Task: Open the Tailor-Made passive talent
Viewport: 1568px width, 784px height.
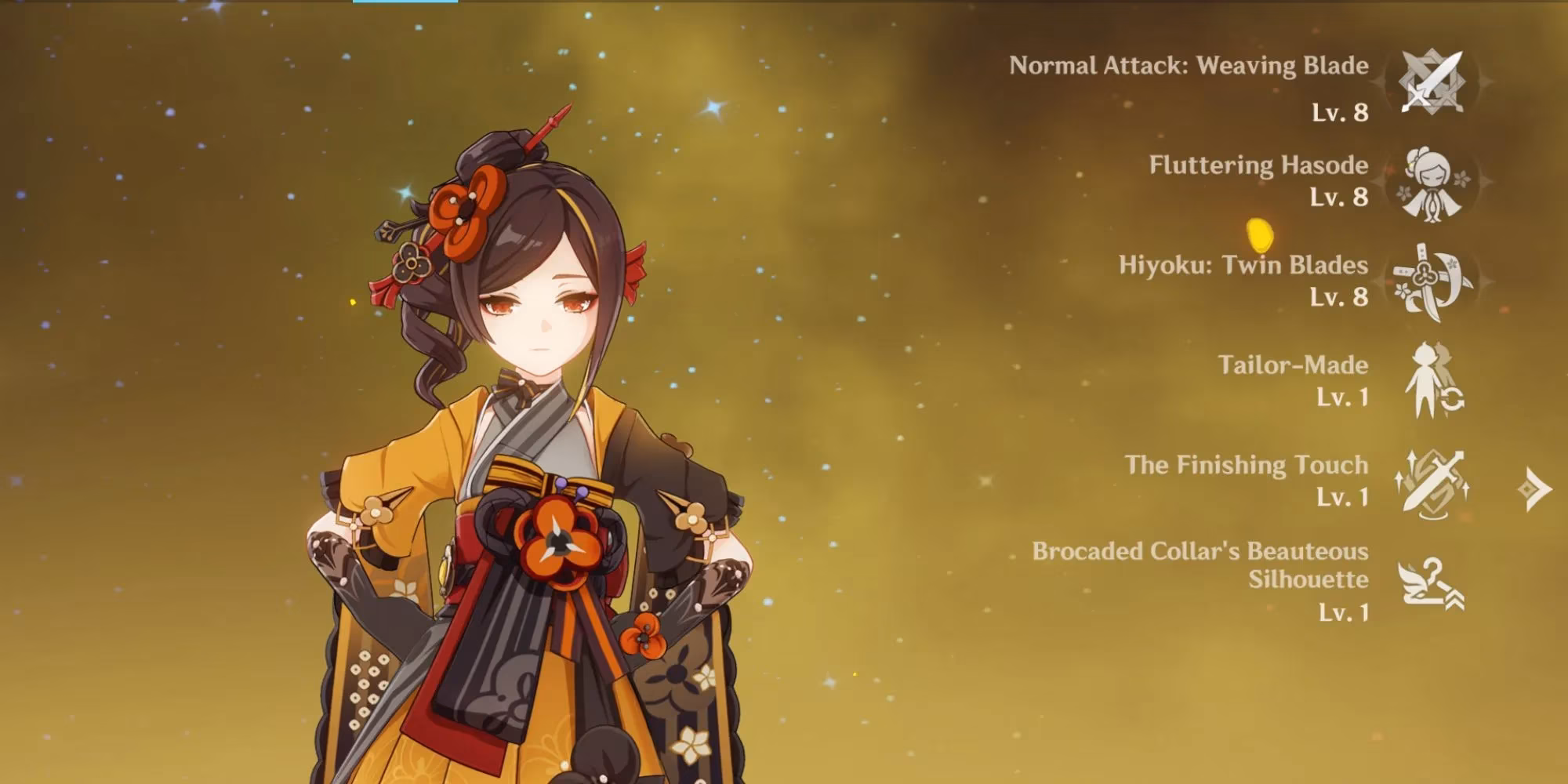Action: click(1432, 382)
